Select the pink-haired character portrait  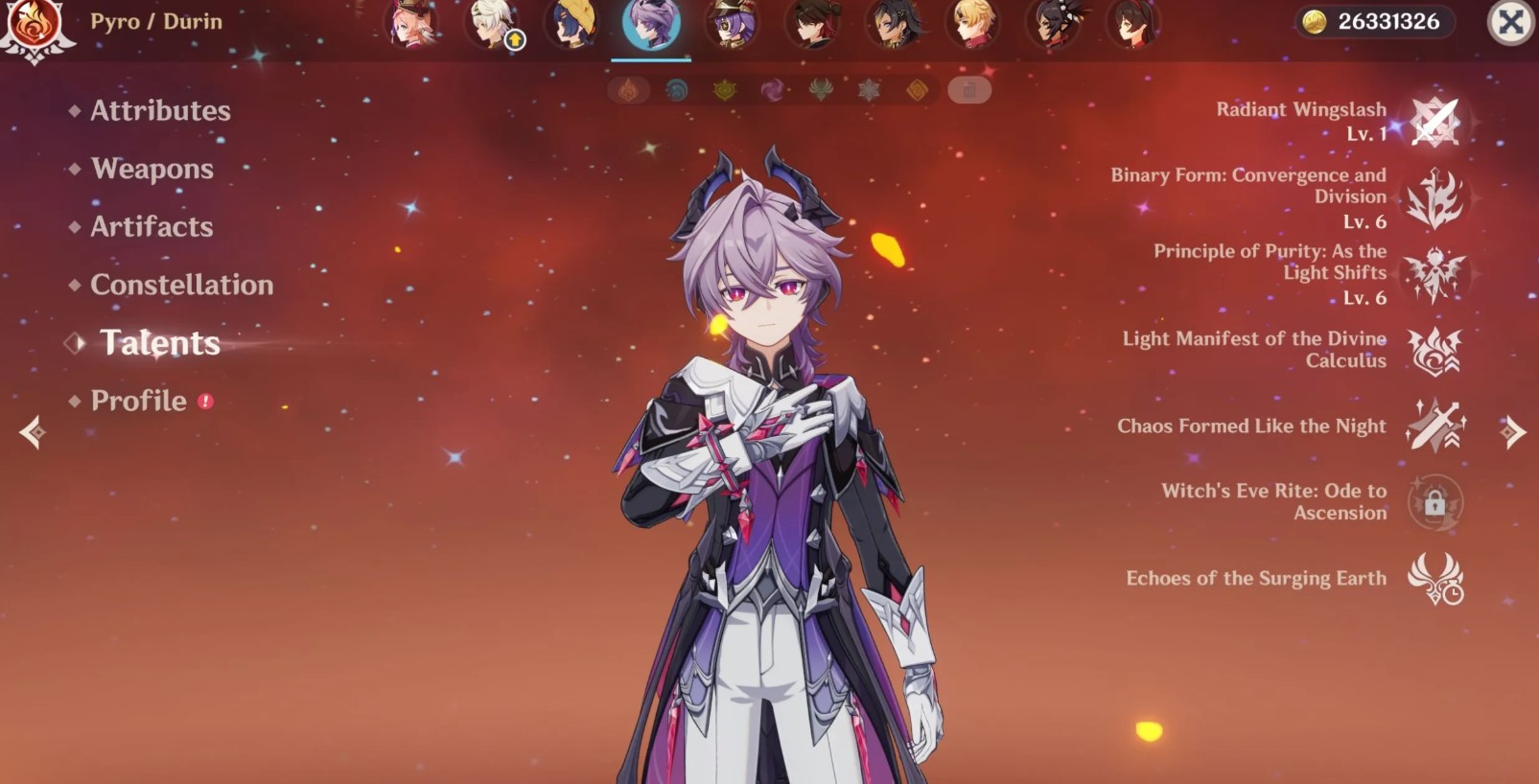(412, 24)
